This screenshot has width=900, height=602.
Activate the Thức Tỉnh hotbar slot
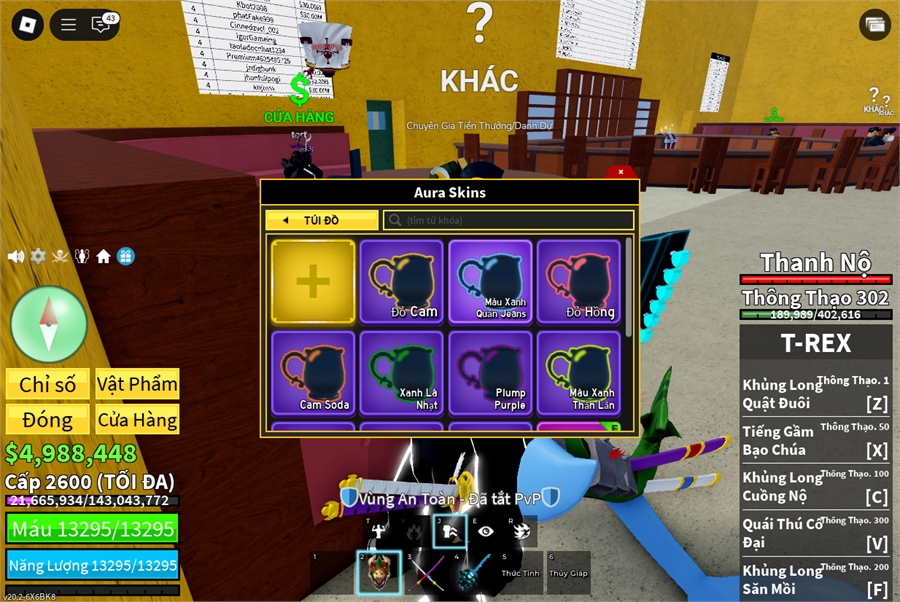tap(522, 573)
